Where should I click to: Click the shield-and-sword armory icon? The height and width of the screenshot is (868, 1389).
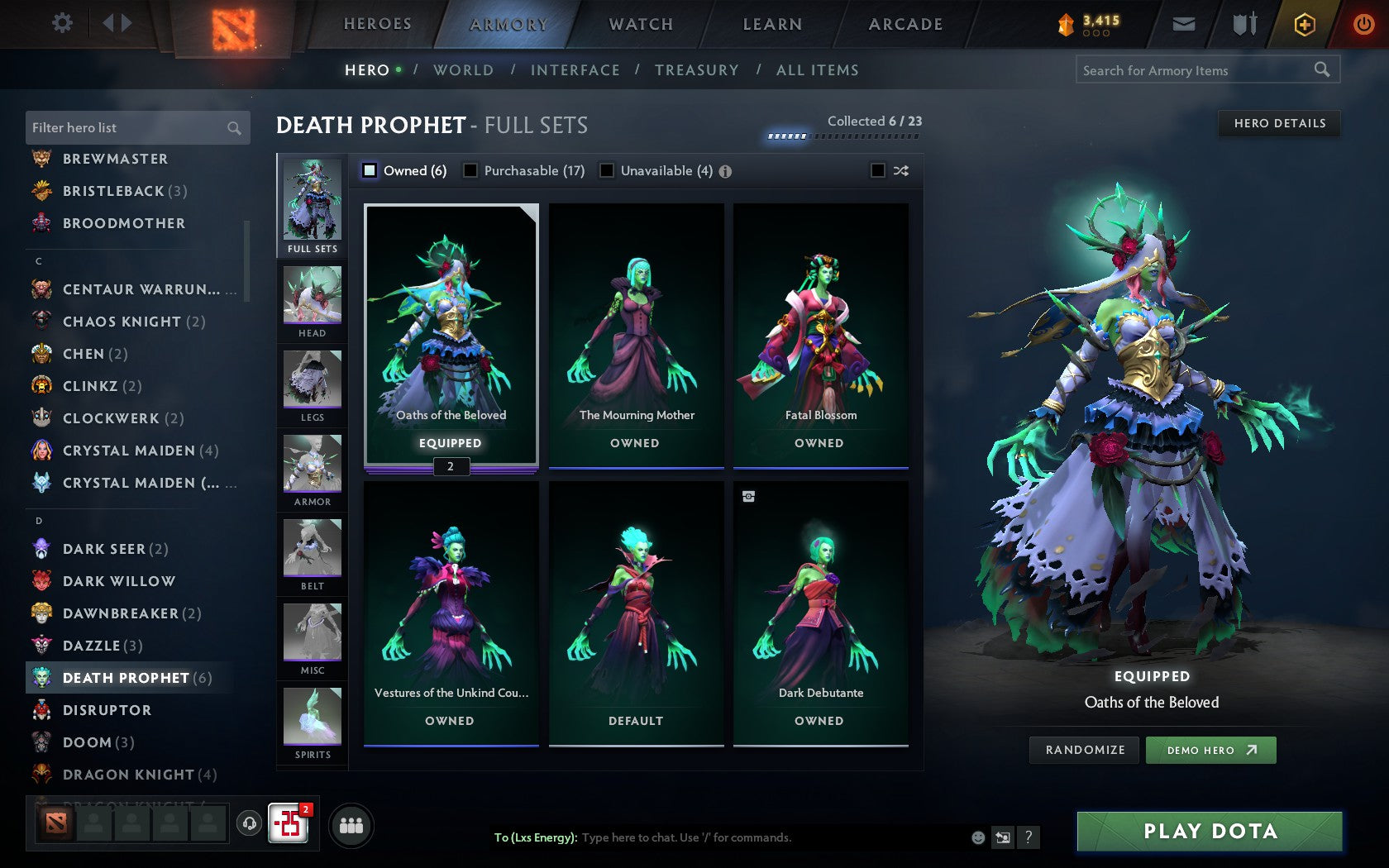[x=1243, y=24]
